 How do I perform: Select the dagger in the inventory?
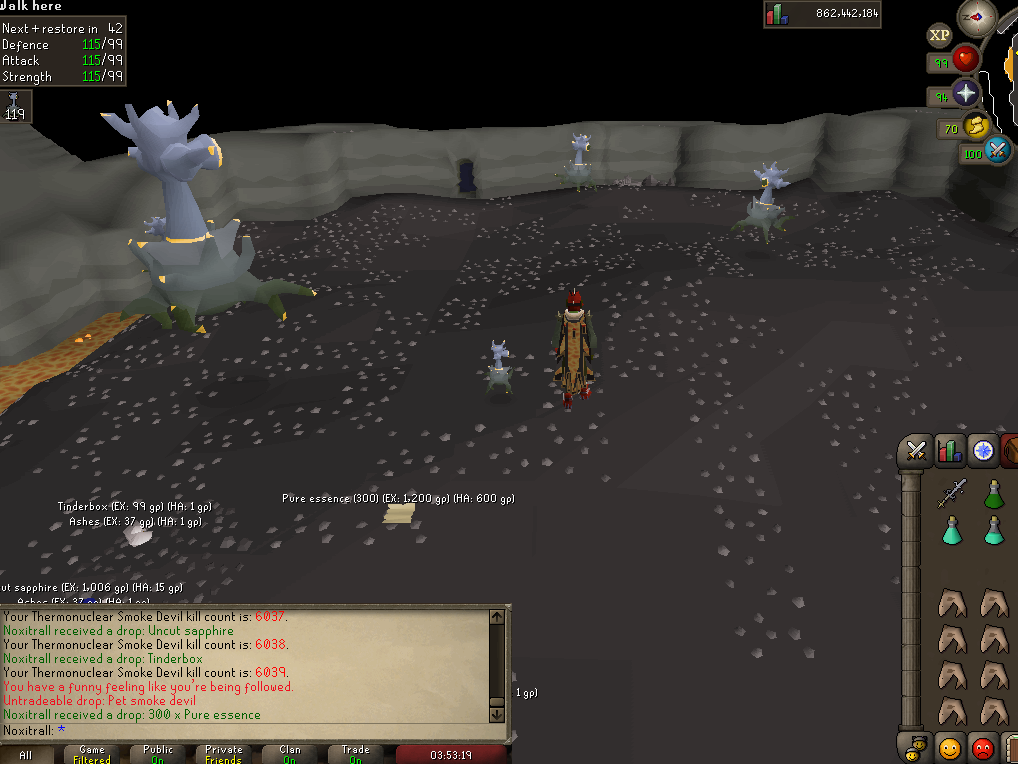[952, 493]
